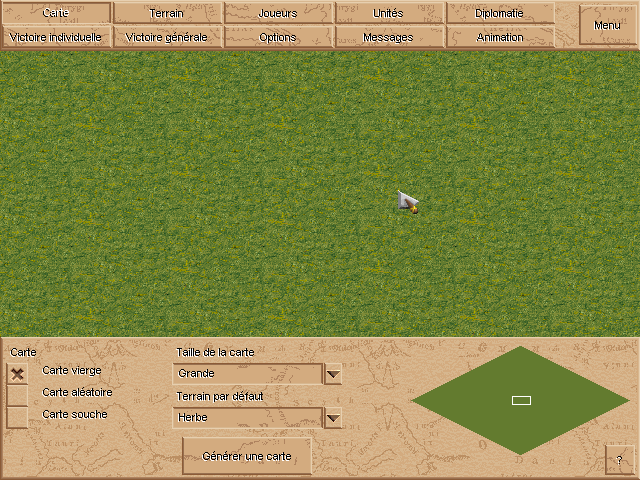Click the diamond-shaped minimap
Image resolution: width=640 pixels, height=480 pixels.
520,400
